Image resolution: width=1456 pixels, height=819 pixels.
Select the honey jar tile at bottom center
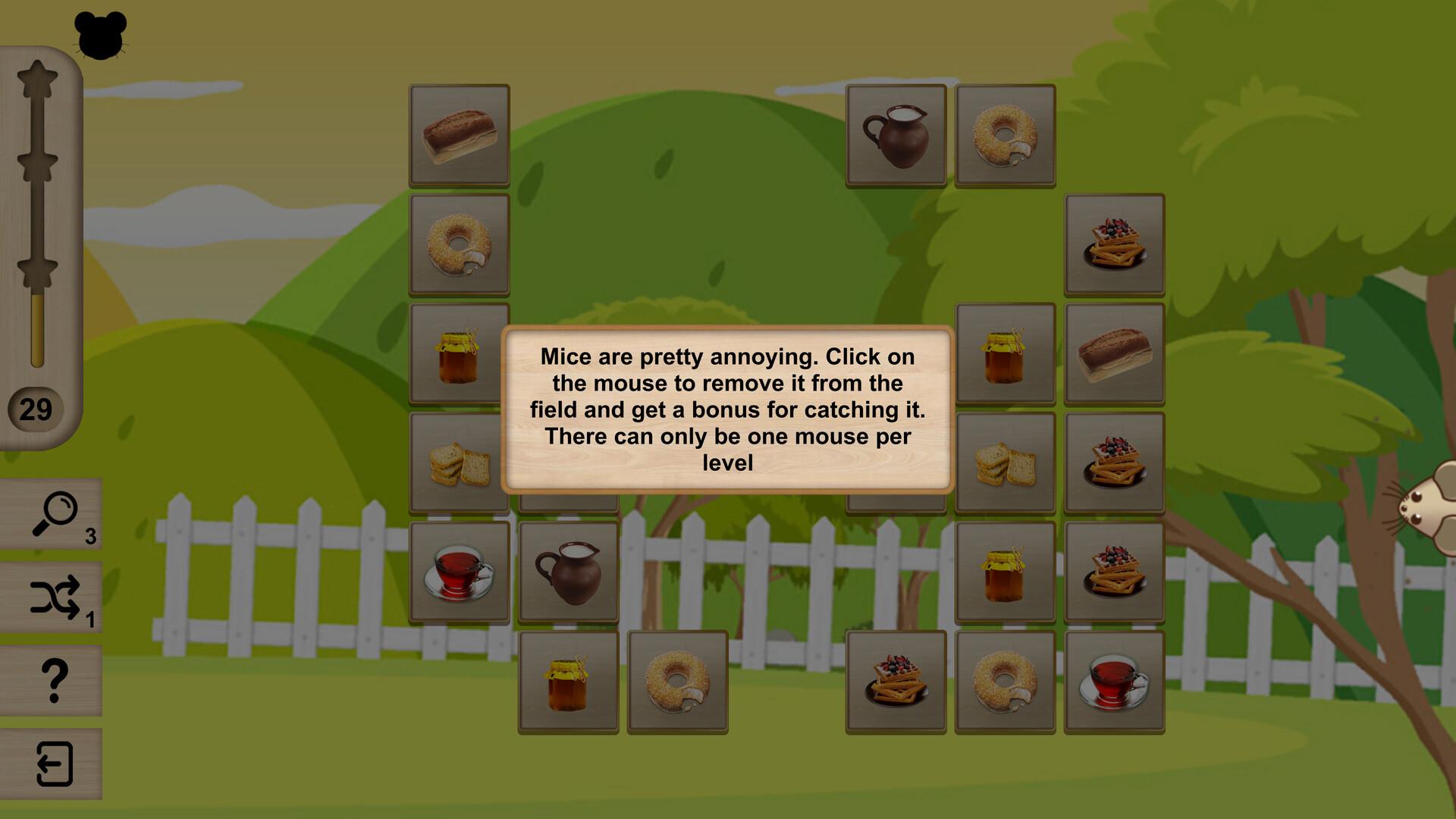click(567, 680)
